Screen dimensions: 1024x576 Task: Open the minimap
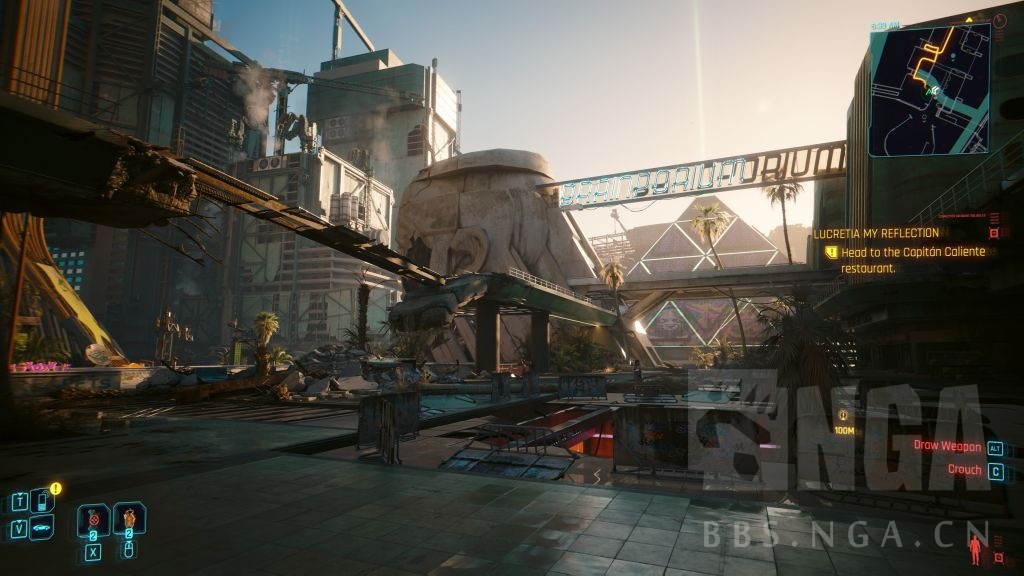(x=929, y=89)
